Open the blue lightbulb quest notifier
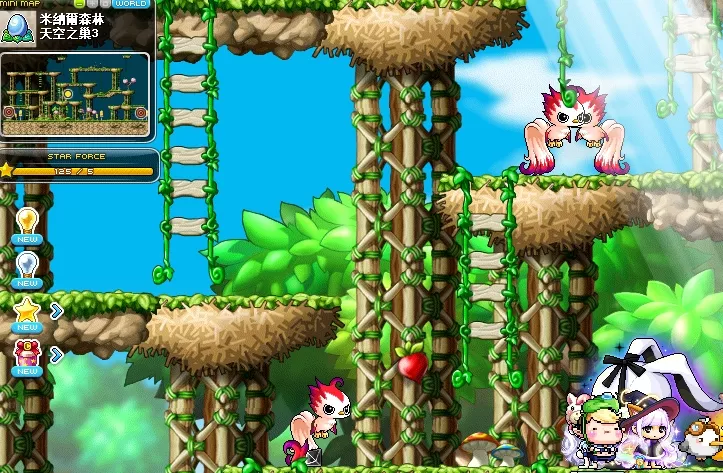Screen dimensions: 723x473 [x=27, y=264]
